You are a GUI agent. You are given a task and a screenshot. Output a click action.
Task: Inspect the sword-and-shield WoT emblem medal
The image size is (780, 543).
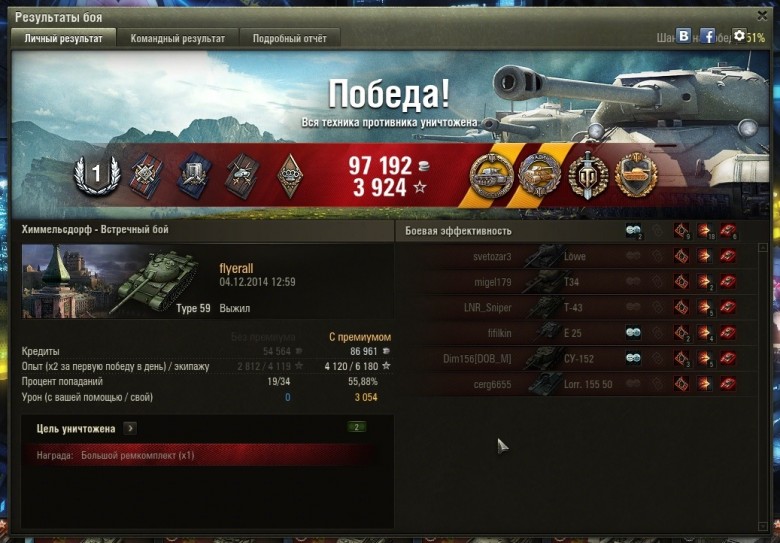pos(588,176)
